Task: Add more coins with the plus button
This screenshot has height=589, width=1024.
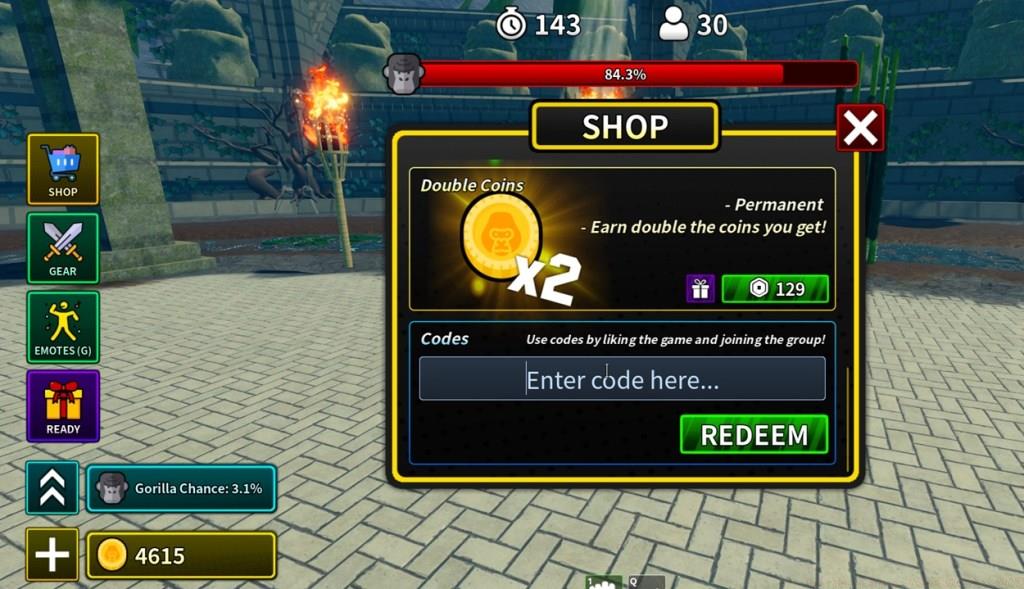Action: pyautogui.click(x=52, y=555)
